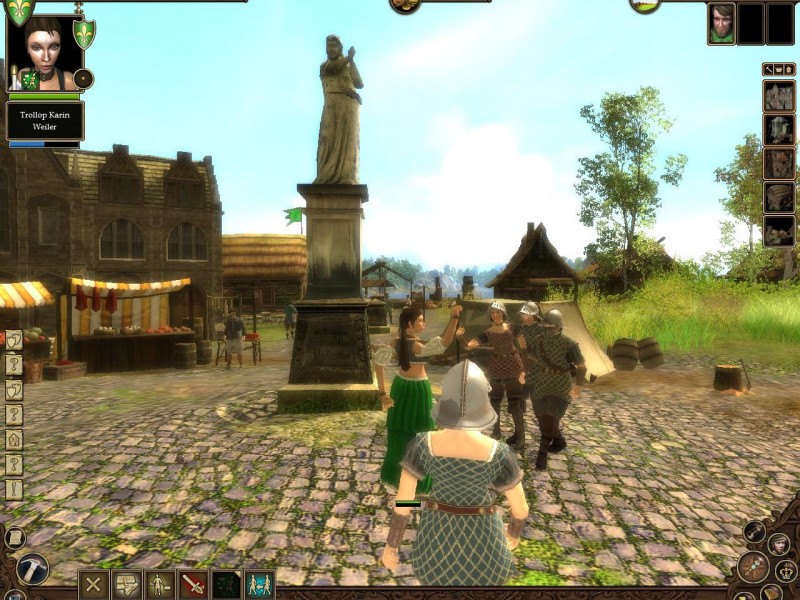Open the scroll document button
The image size is (800, 600).
pos(14,538)
